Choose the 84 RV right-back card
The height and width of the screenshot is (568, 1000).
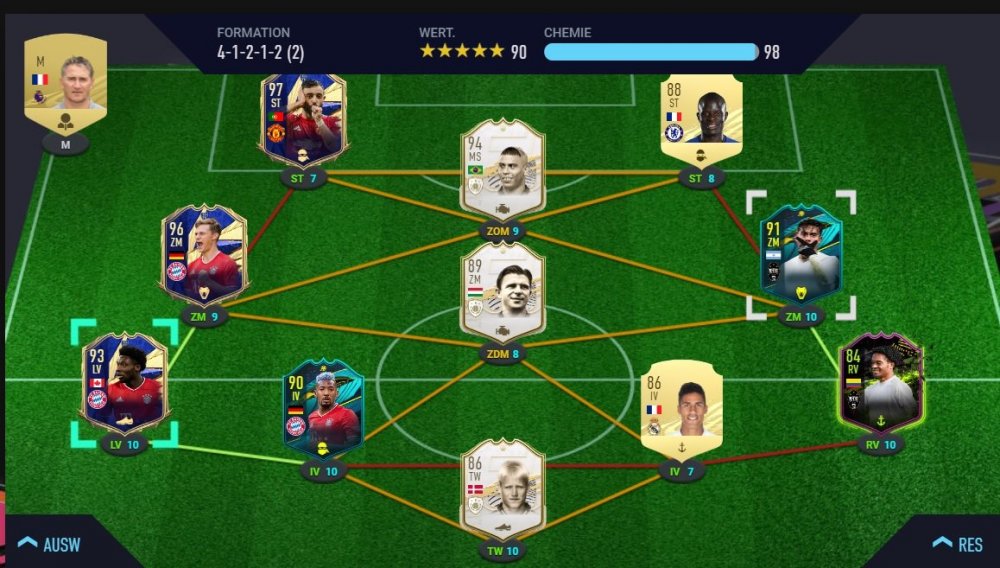tap(880, 382)
